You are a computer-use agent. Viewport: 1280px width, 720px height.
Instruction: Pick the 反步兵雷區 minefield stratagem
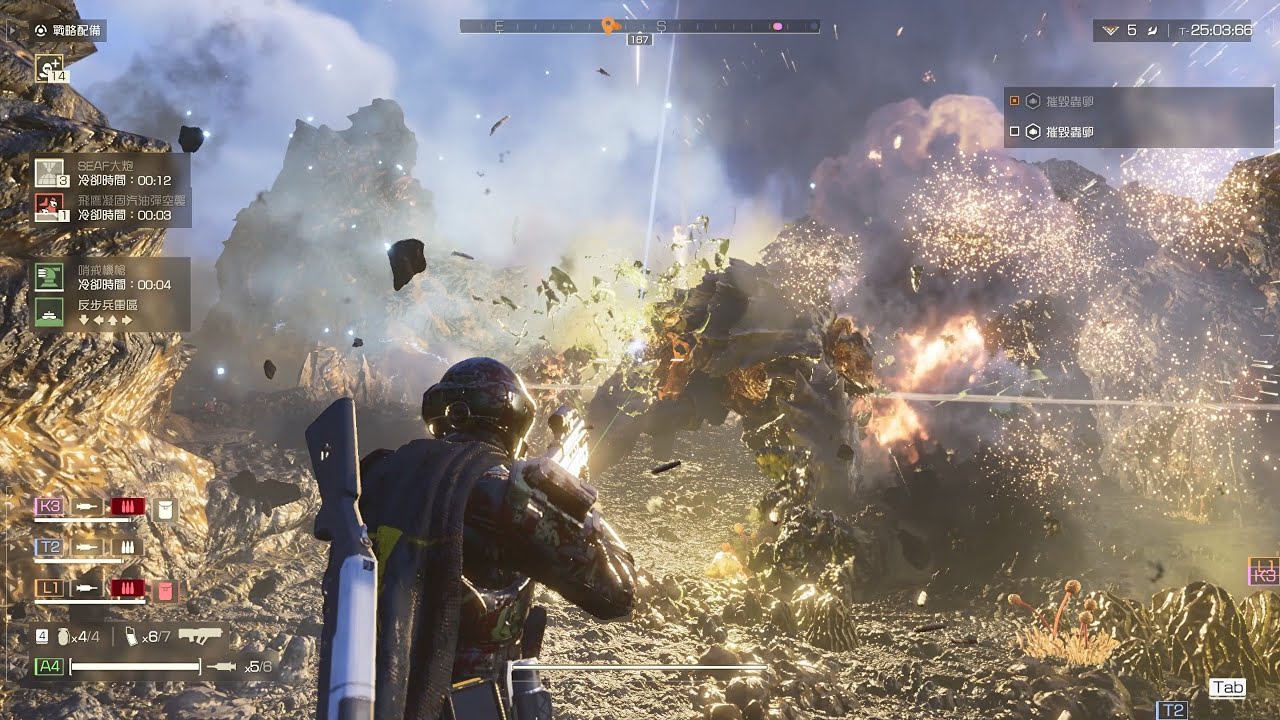click(50, 312)
